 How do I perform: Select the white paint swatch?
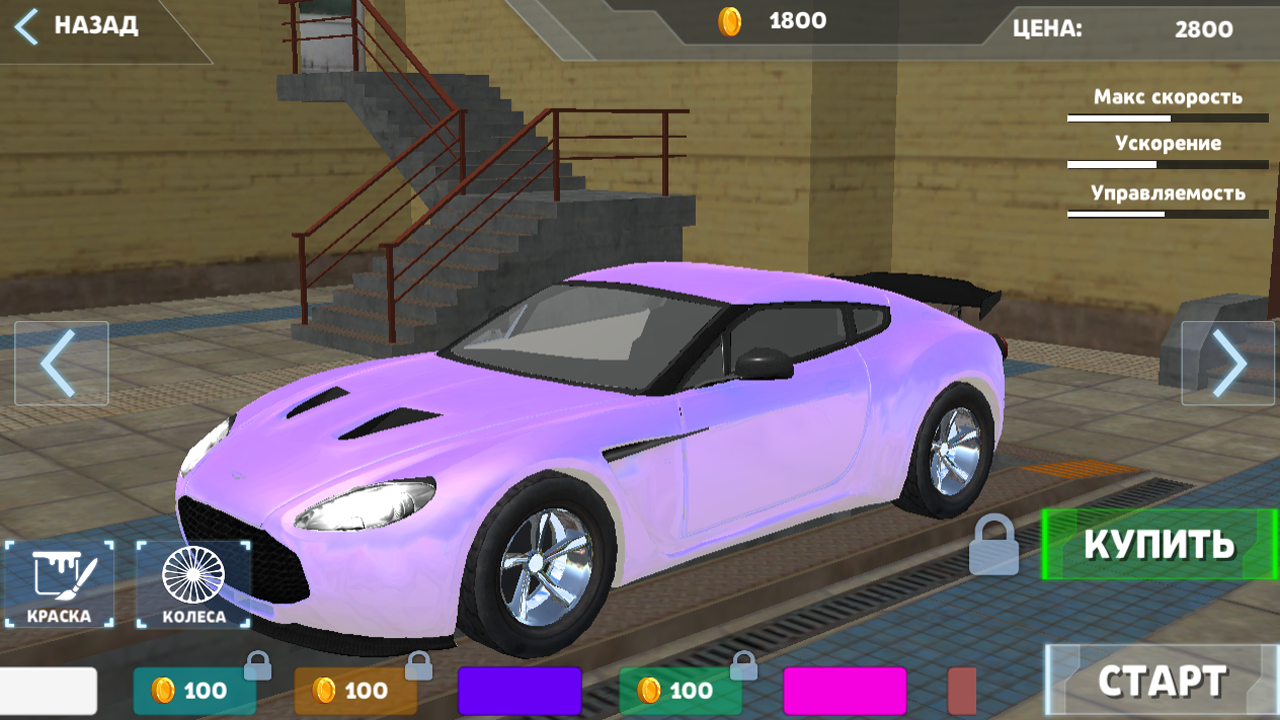point(48,689)
